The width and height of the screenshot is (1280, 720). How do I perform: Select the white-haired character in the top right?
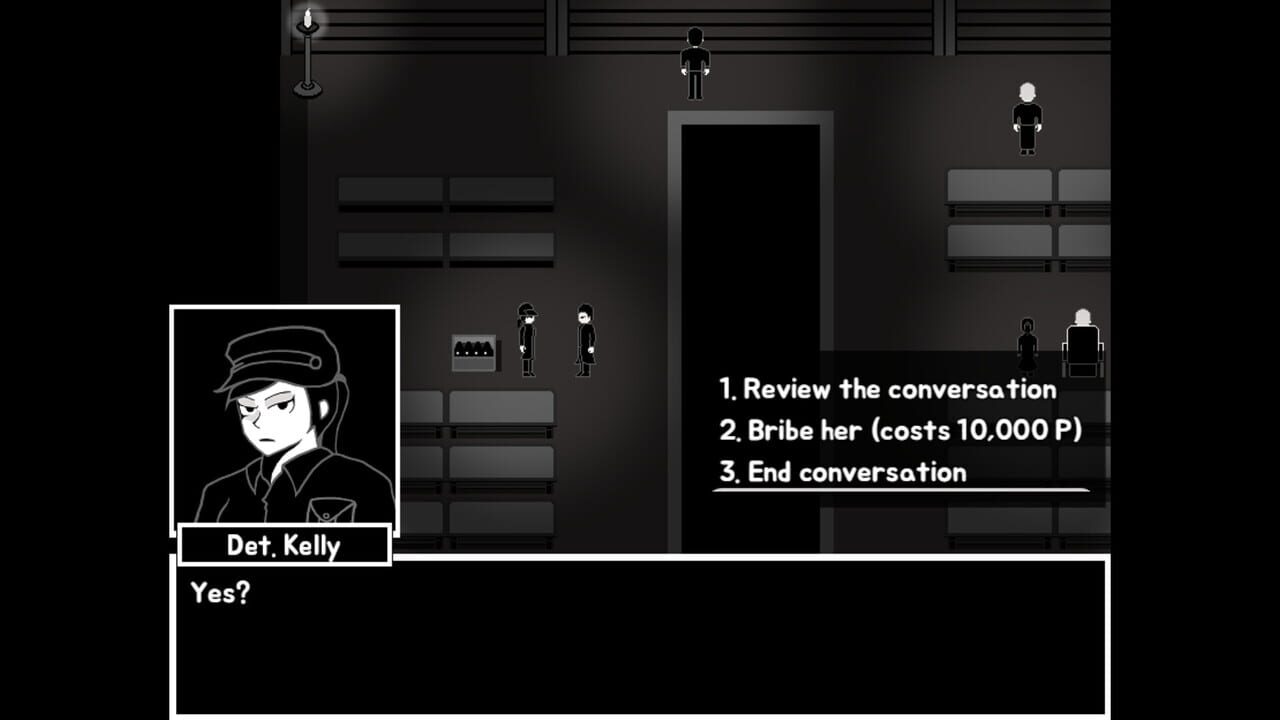point(1026,115)
